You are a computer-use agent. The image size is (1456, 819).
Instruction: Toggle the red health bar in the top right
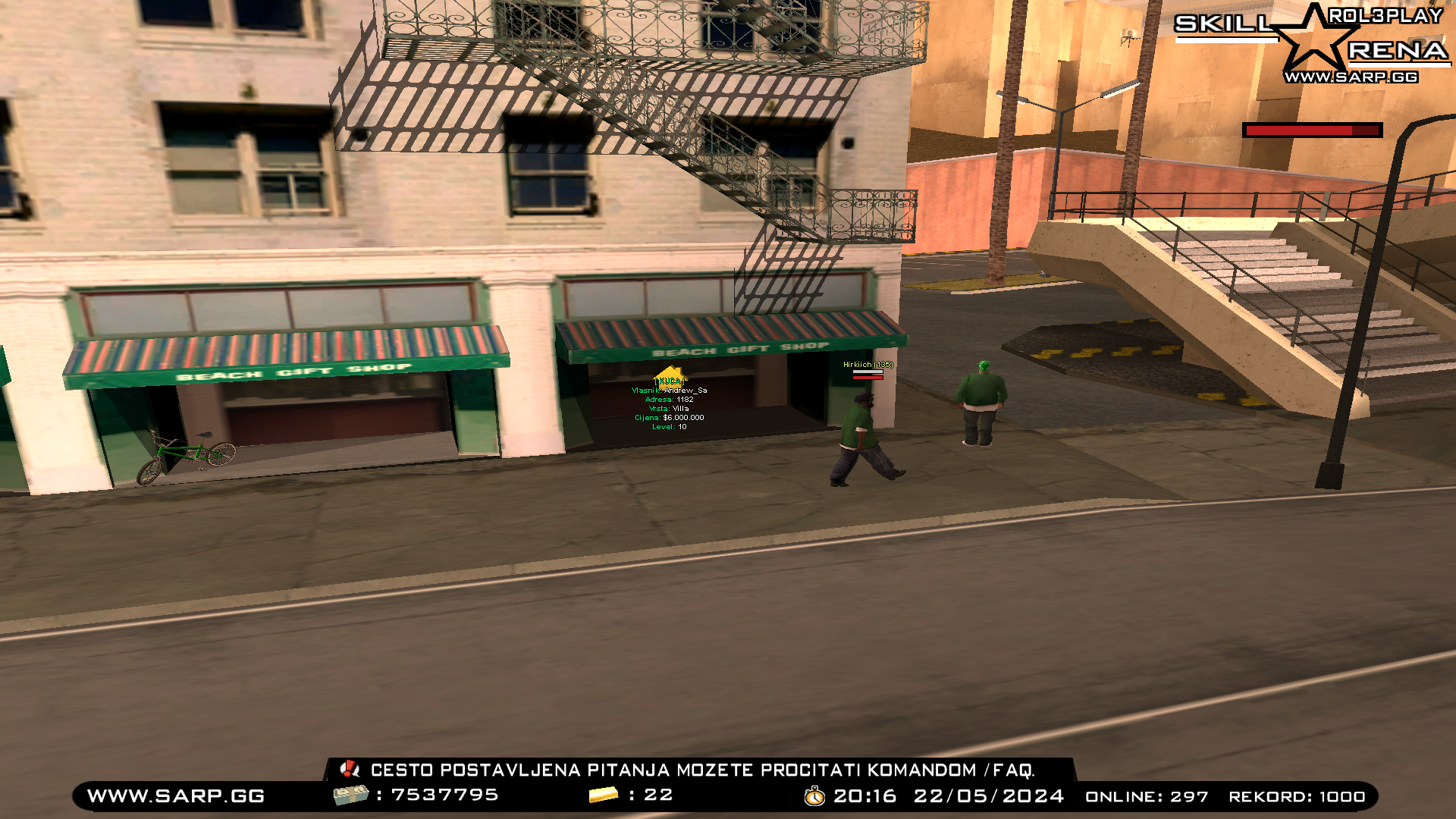click(1312, 130)
